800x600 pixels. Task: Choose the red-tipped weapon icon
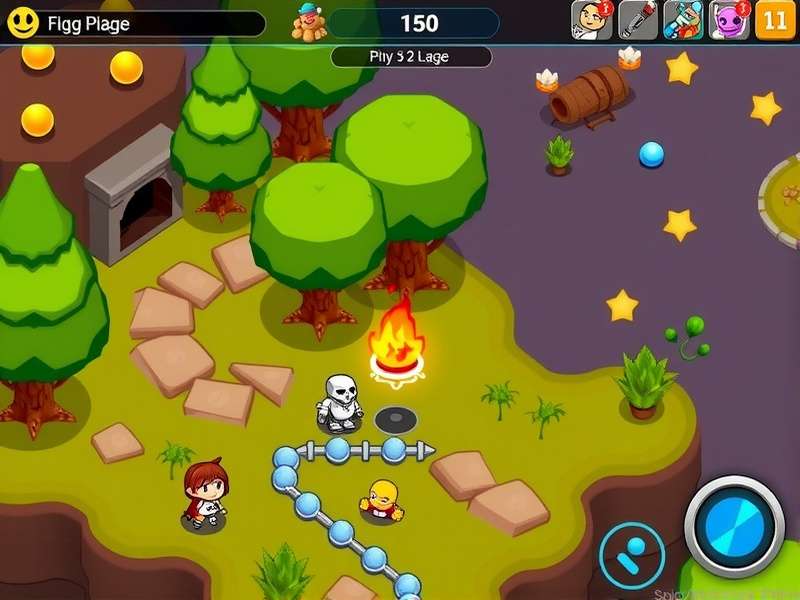638,20
